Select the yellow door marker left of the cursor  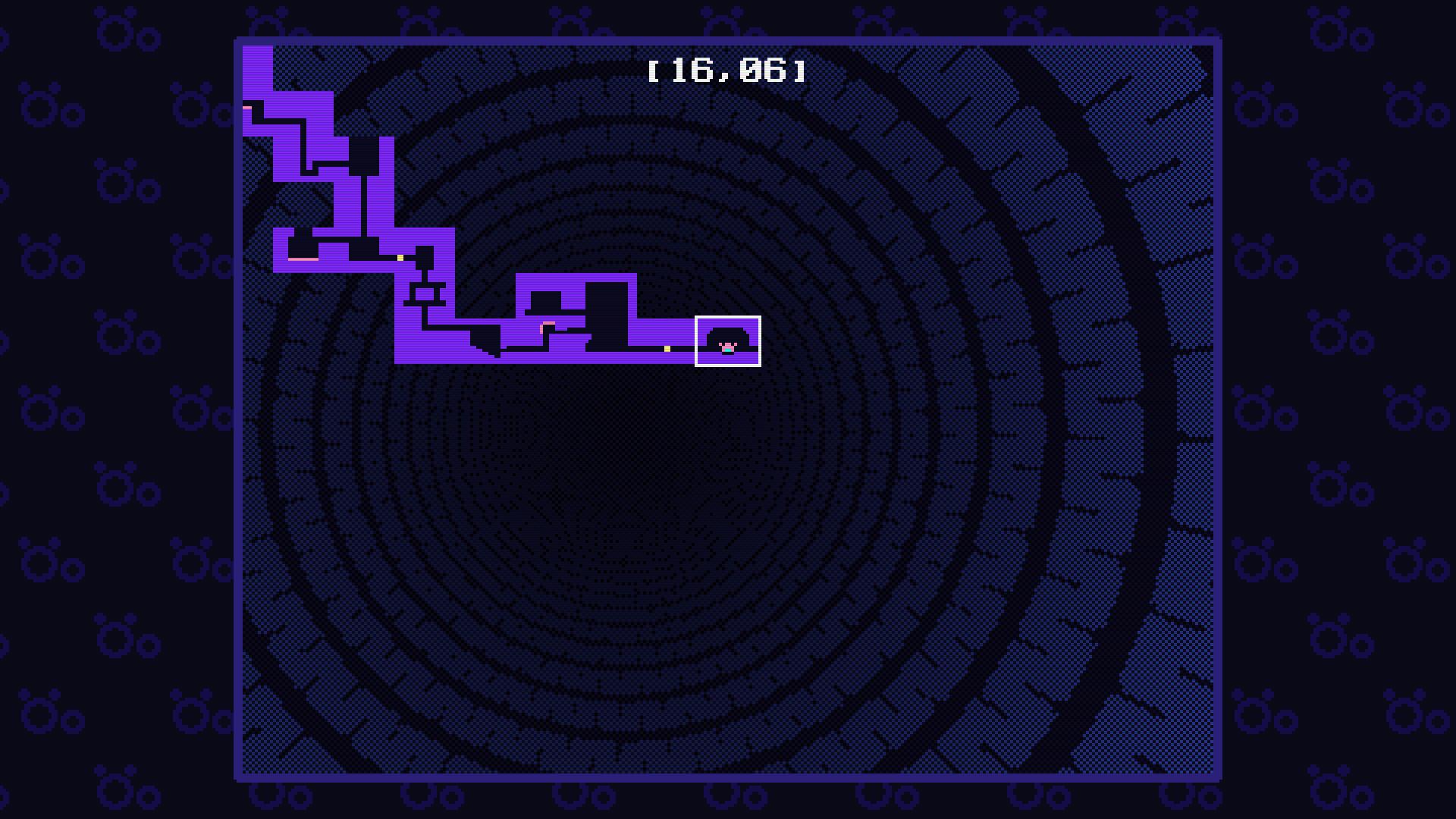pyautogui.click(x=667, y=350)
